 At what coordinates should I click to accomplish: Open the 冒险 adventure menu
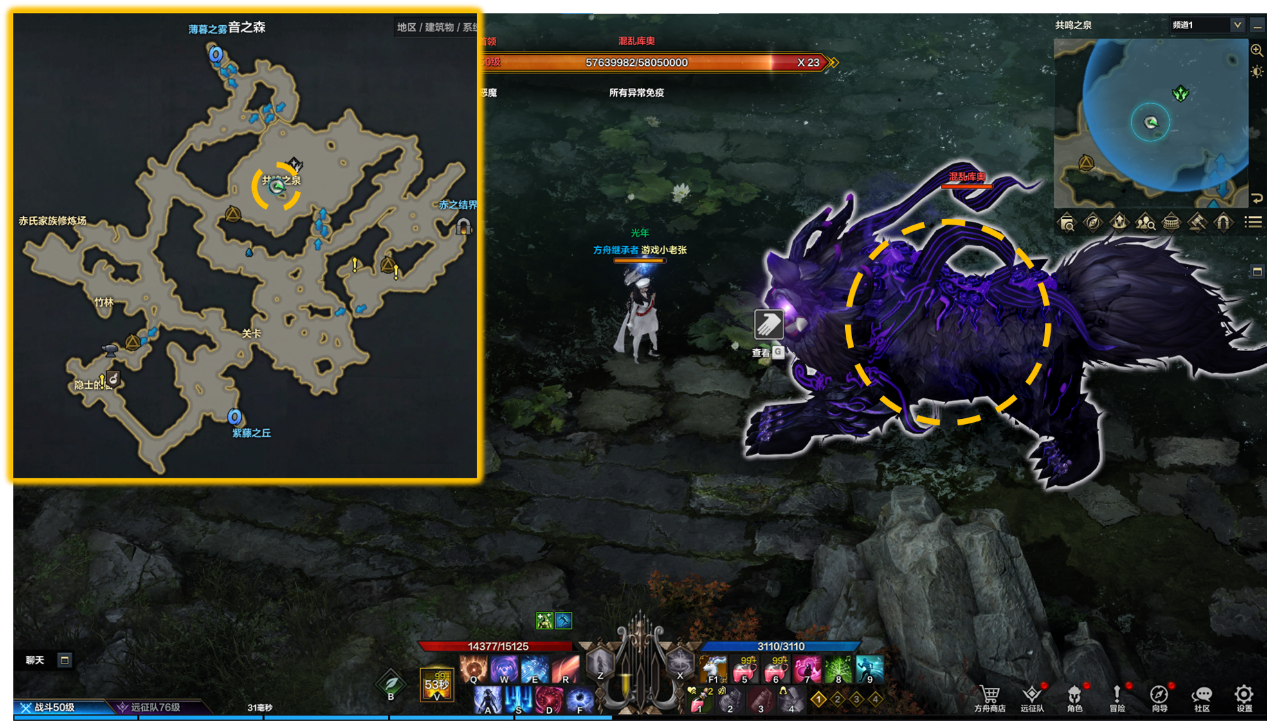[x=1117, y=695]
